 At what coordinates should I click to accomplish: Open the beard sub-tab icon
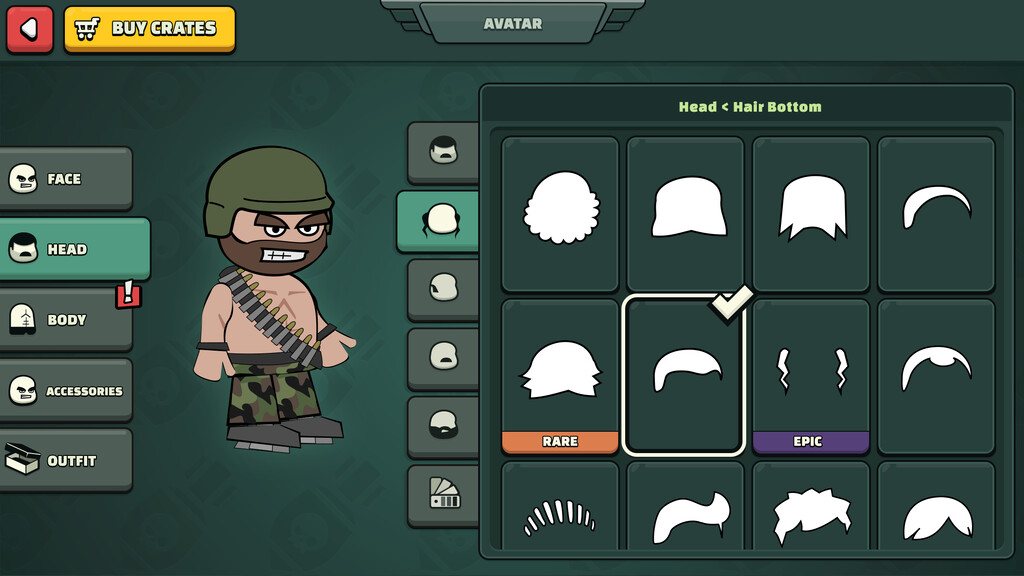click(443, 425)
